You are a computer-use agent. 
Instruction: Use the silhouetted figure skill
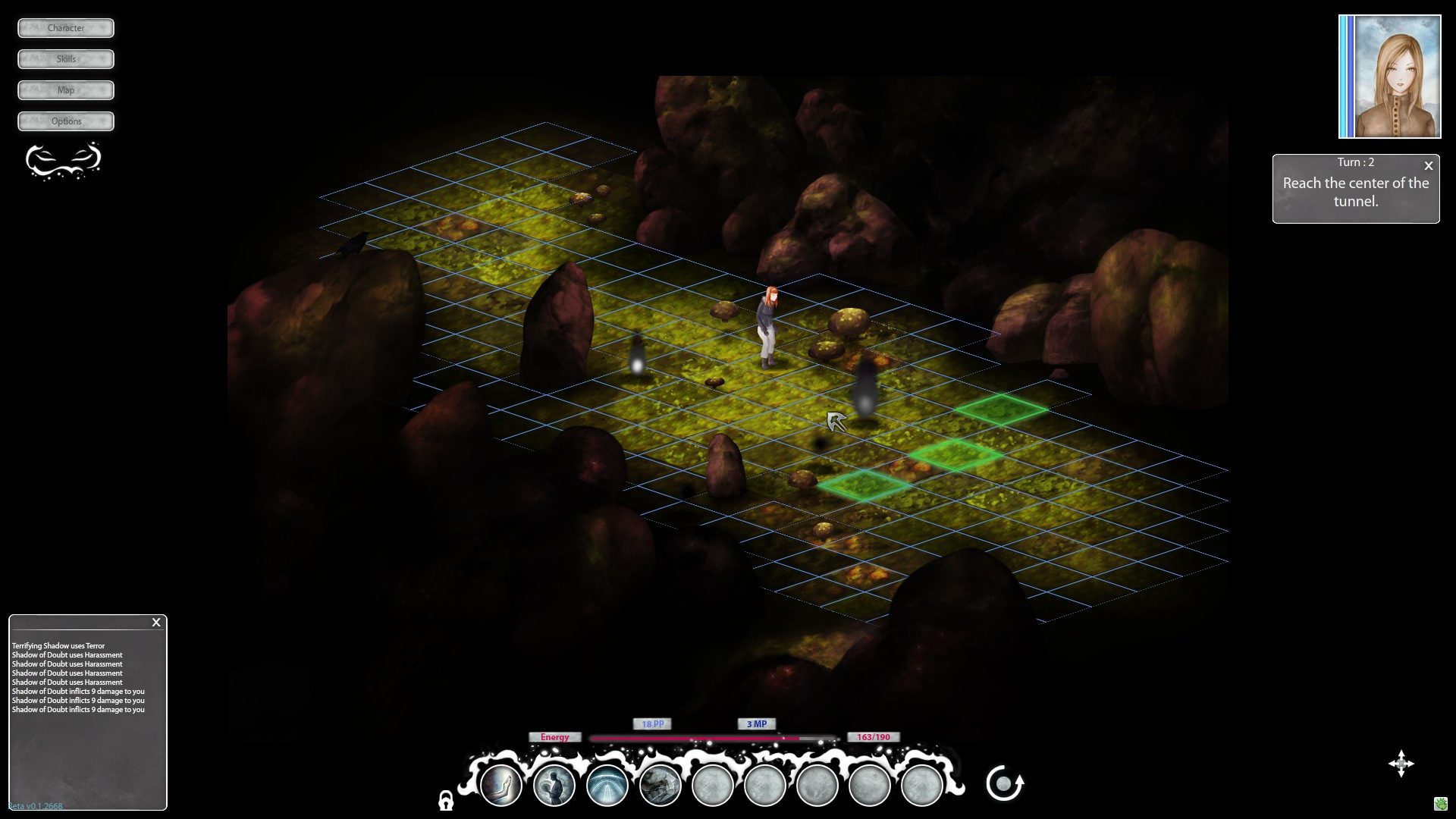tap(554, 785)
